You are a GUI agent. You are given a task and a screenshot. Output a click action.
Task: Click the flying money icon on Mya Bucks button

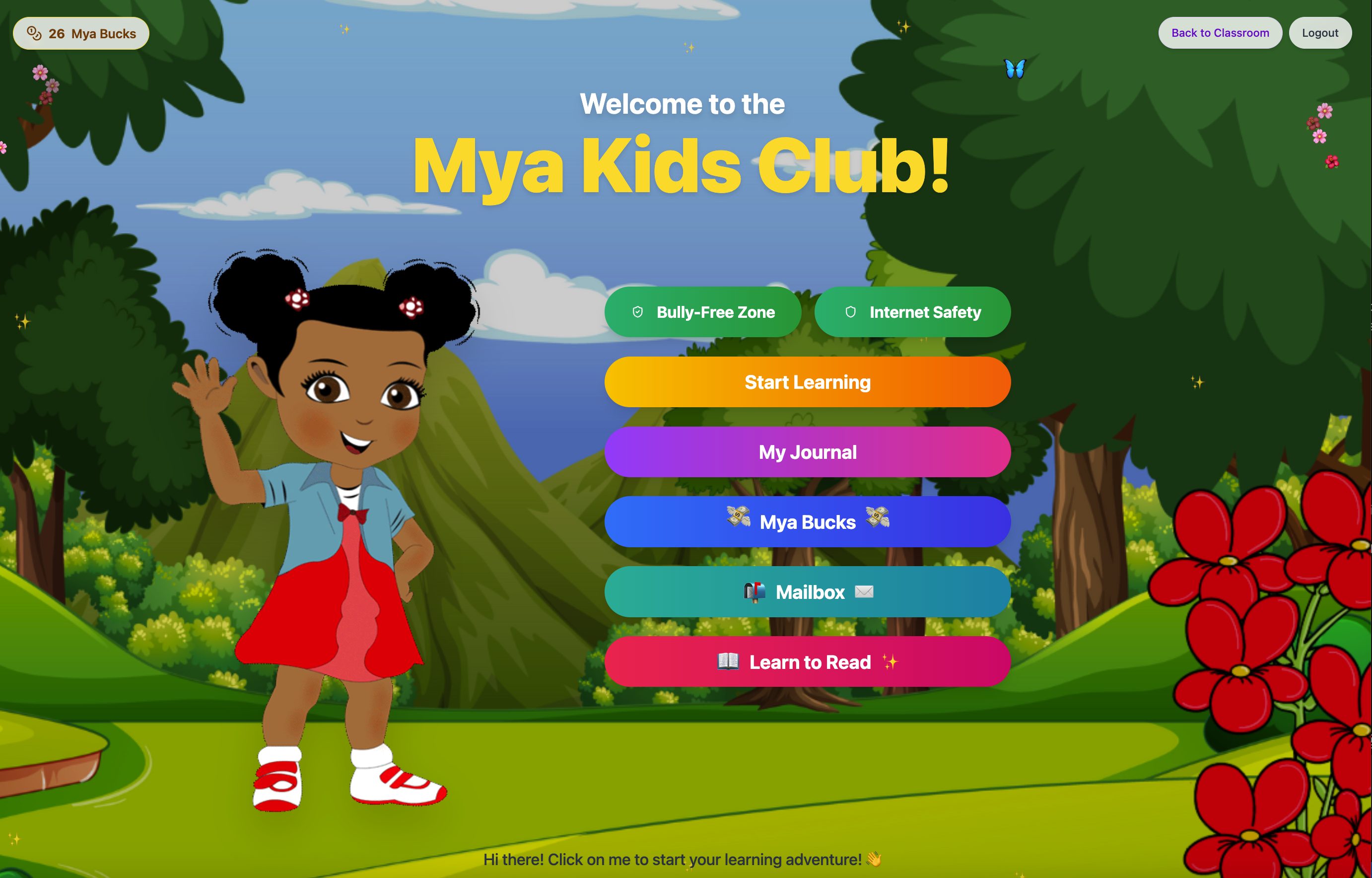[739, 520]
